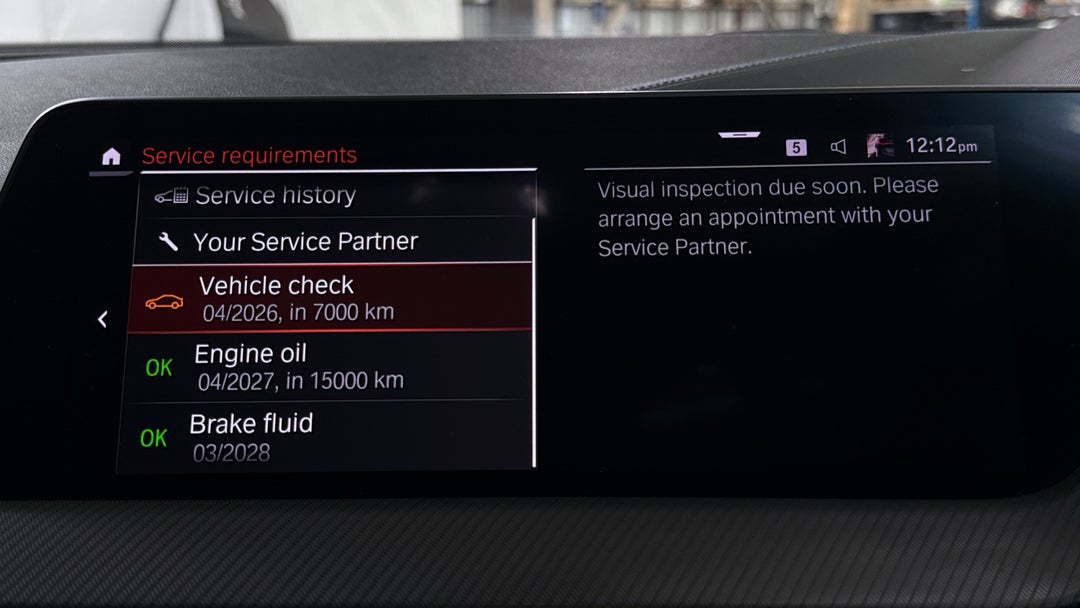
Task: Open the Vehicle check item
Action: click(x=330, y=298)
